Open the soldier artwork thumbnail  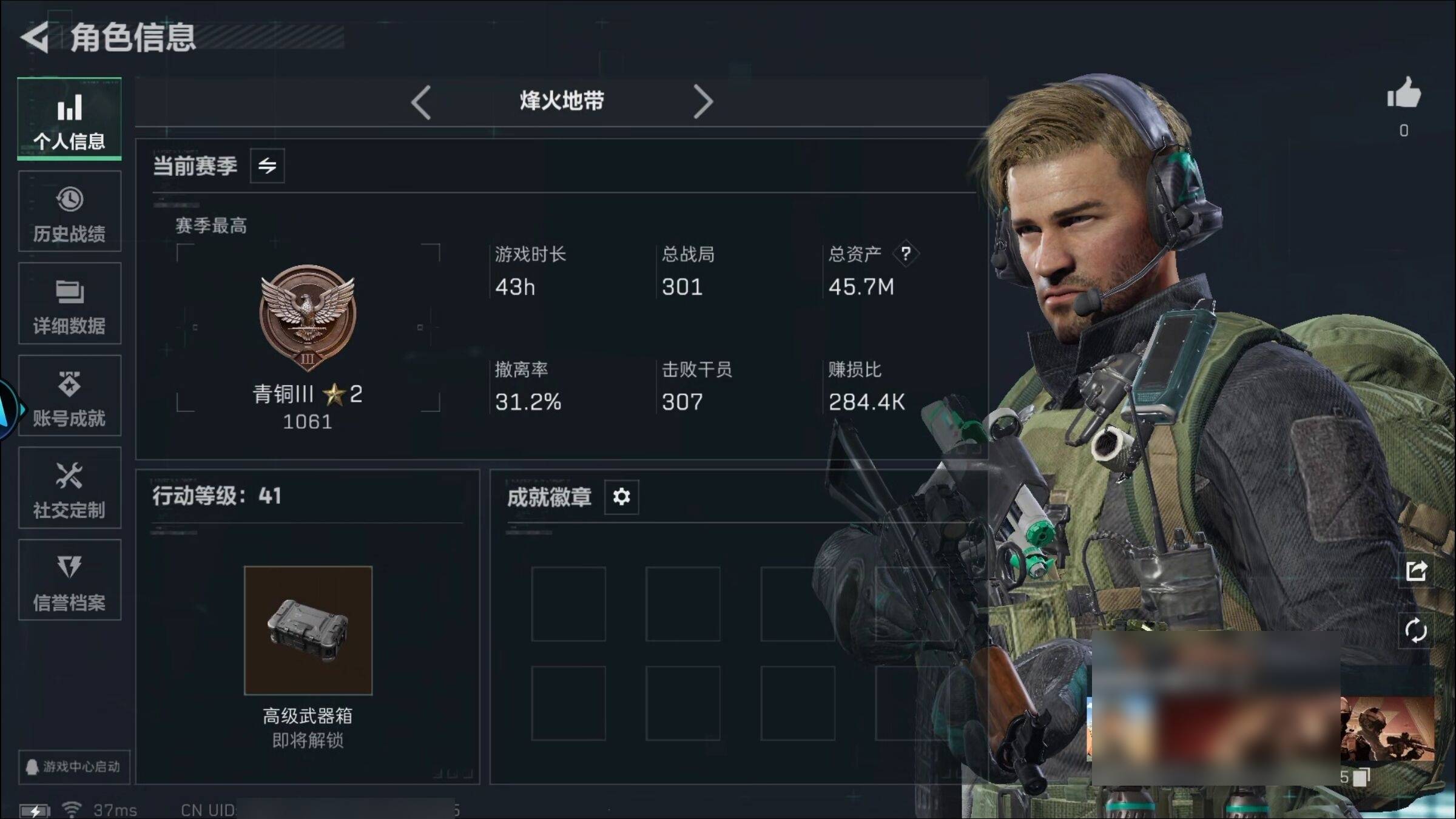point(1387,729)
